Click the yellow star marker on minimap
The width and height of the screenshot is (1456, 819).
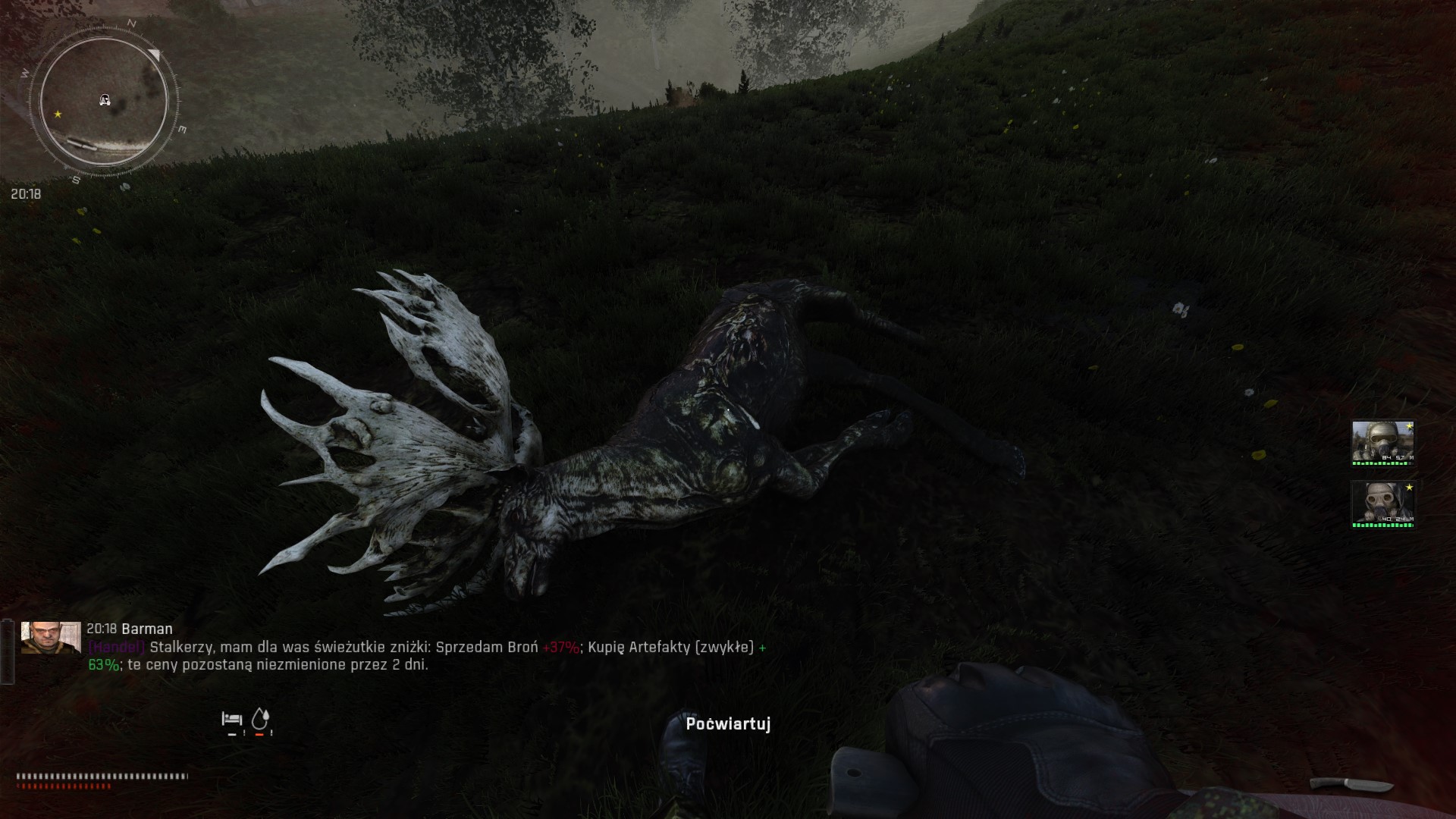(58, 115)
